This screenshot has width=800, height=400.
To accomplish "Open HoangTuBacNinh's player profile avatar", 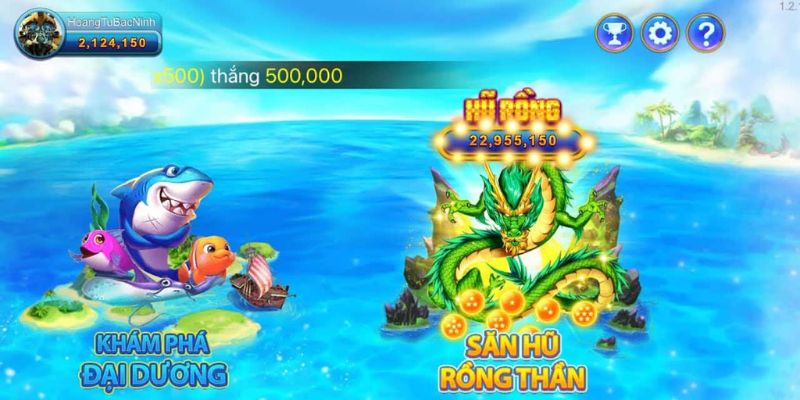I will tap(38, 33).
